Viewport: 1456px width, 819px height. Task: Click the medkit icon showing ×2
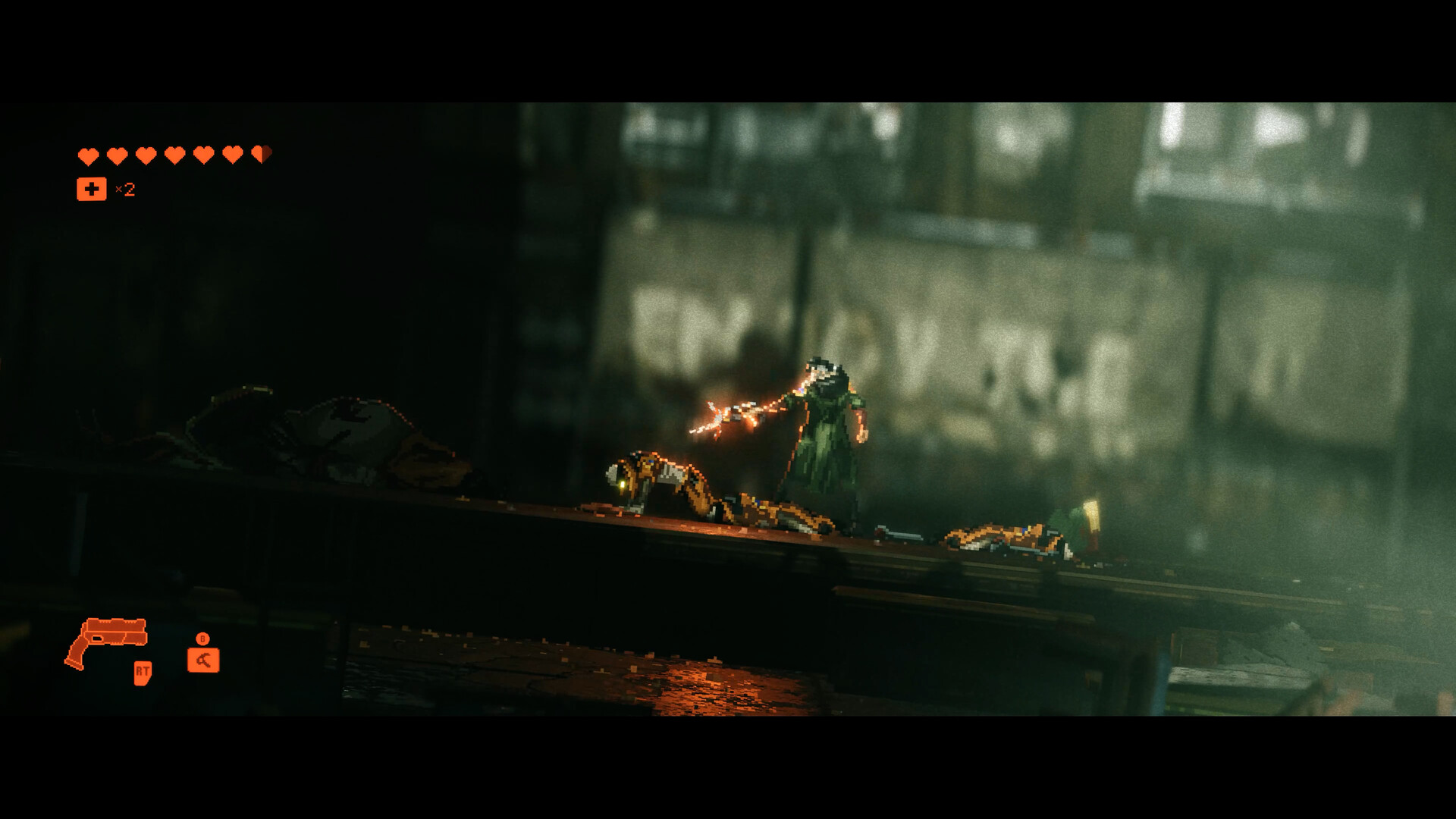[91, 188]
